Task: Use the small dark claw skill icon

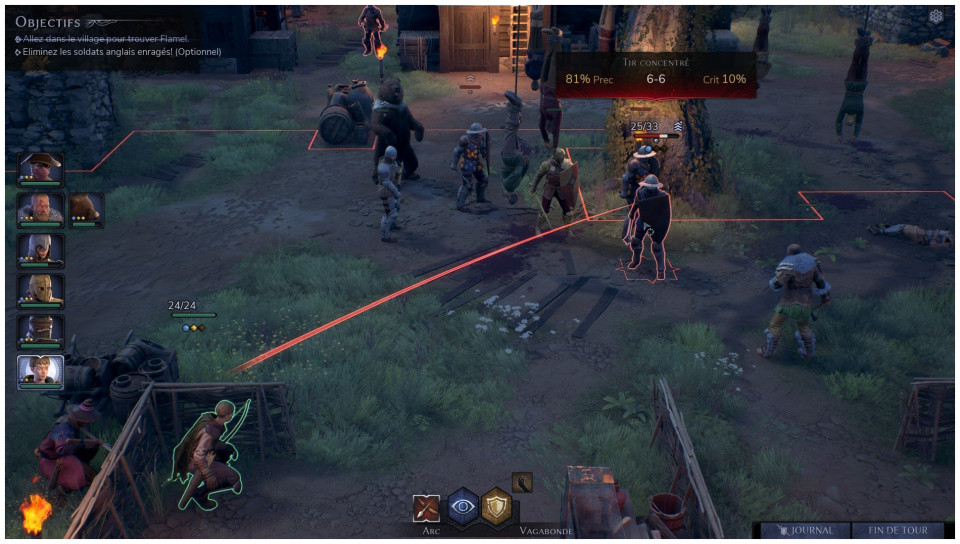Action: [x=521, y=482]
